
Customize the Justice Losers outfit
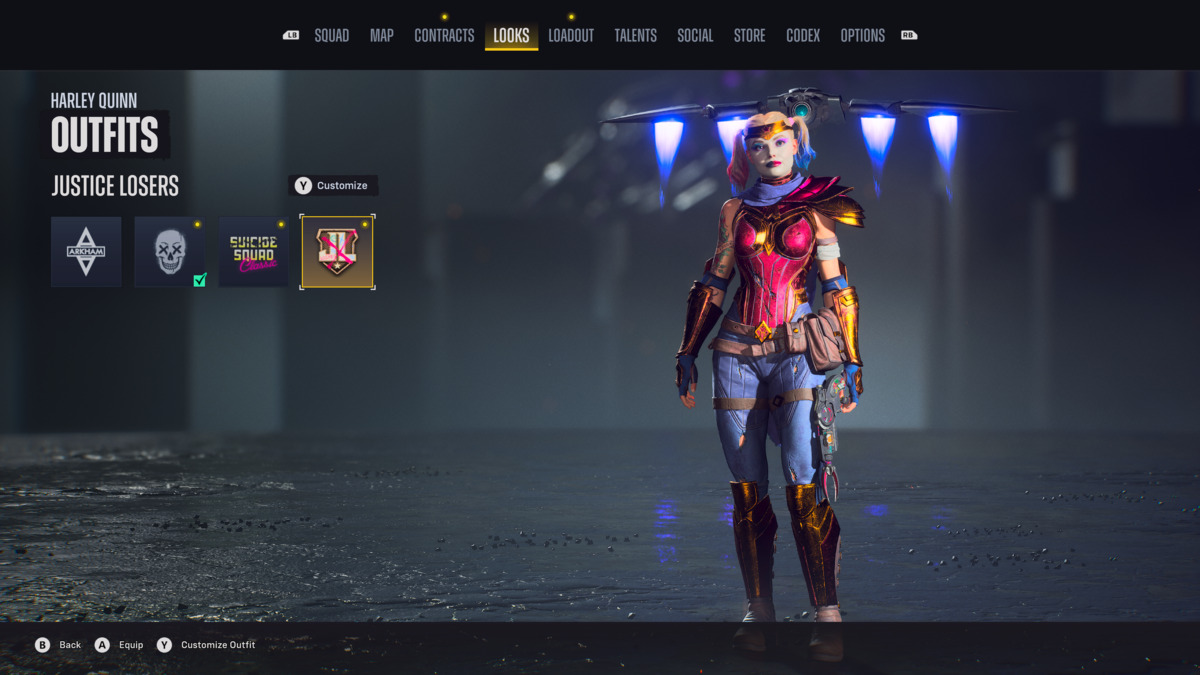pyautogui.click(x=332, y=186)
